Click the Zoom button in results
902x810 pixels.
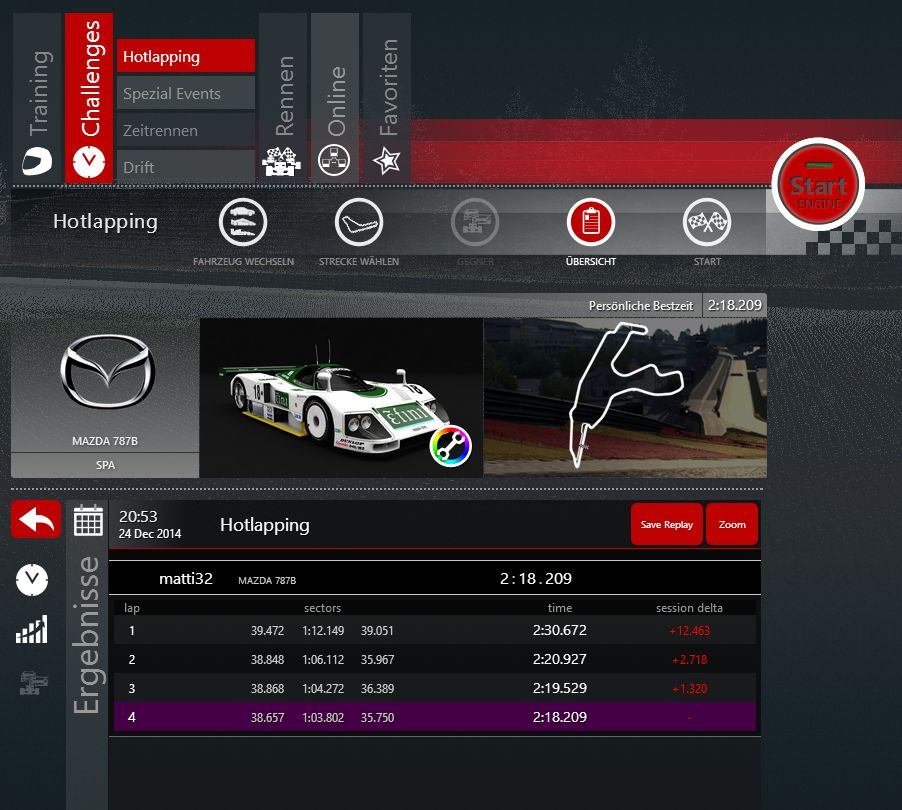[732, 524]
